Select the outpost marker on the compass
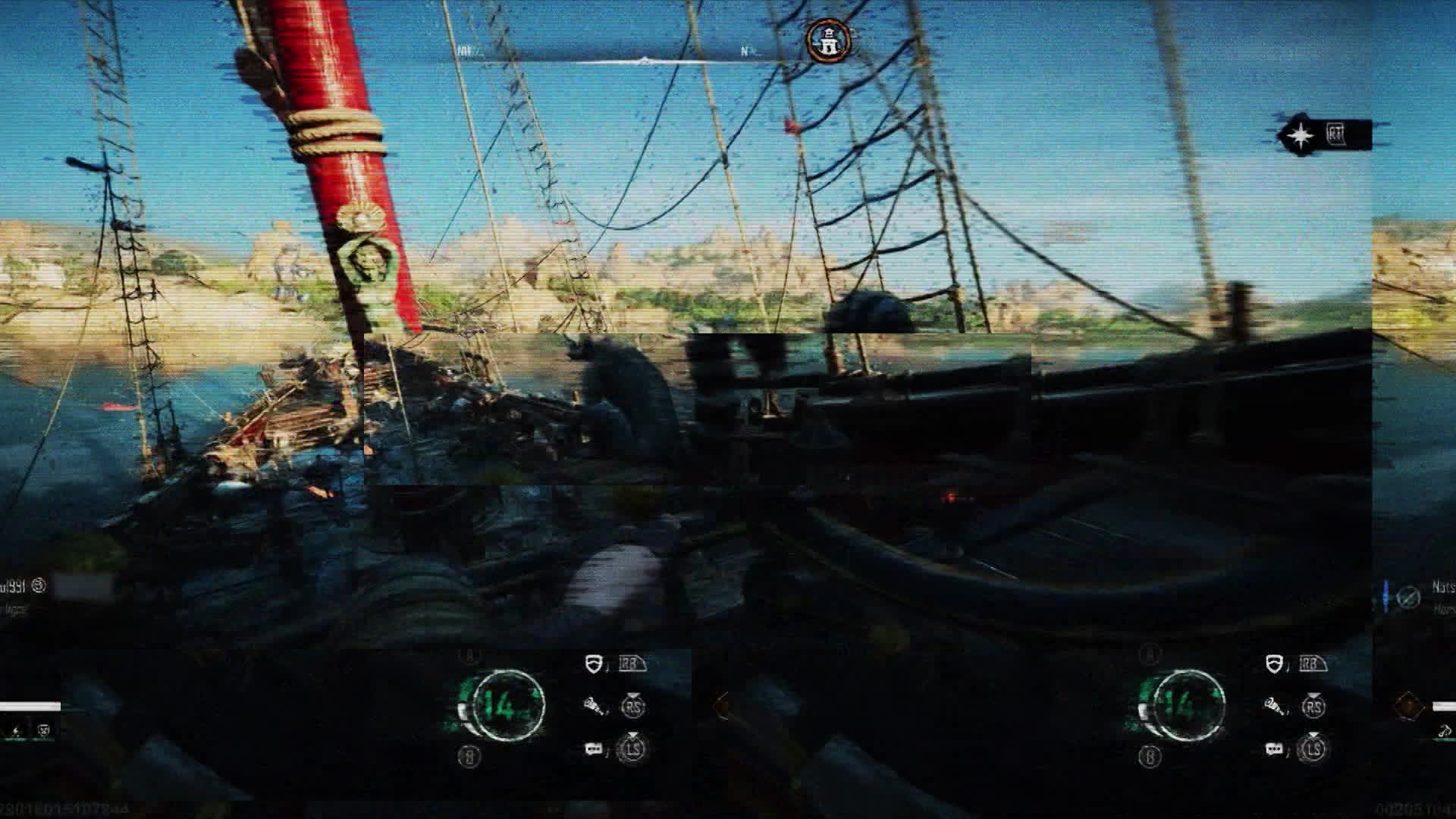 coord(827,41)
